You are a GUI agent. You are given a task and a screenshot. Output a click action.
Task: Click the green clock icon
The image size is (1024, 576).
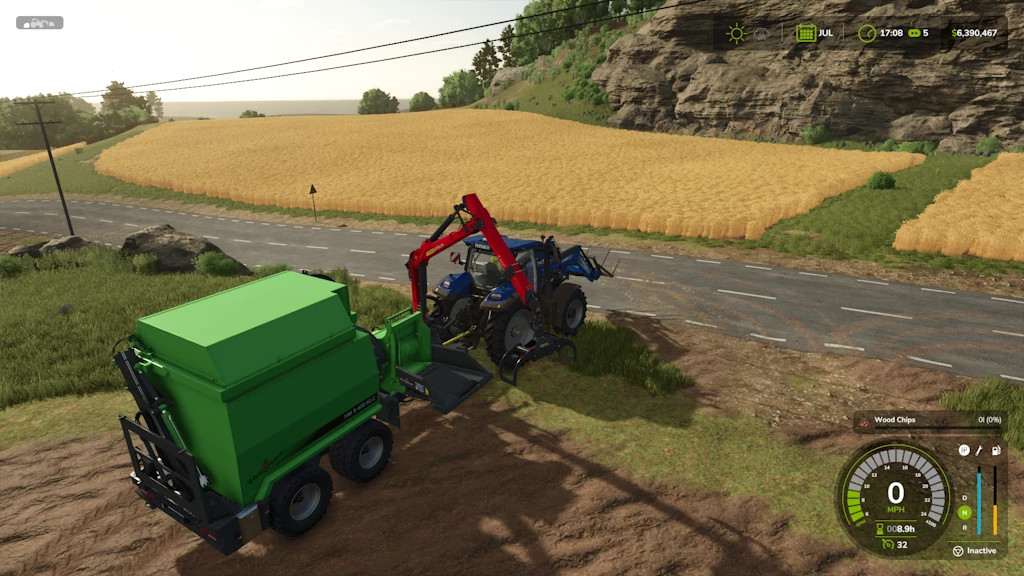pyautogui.click(x=867, y=33)
